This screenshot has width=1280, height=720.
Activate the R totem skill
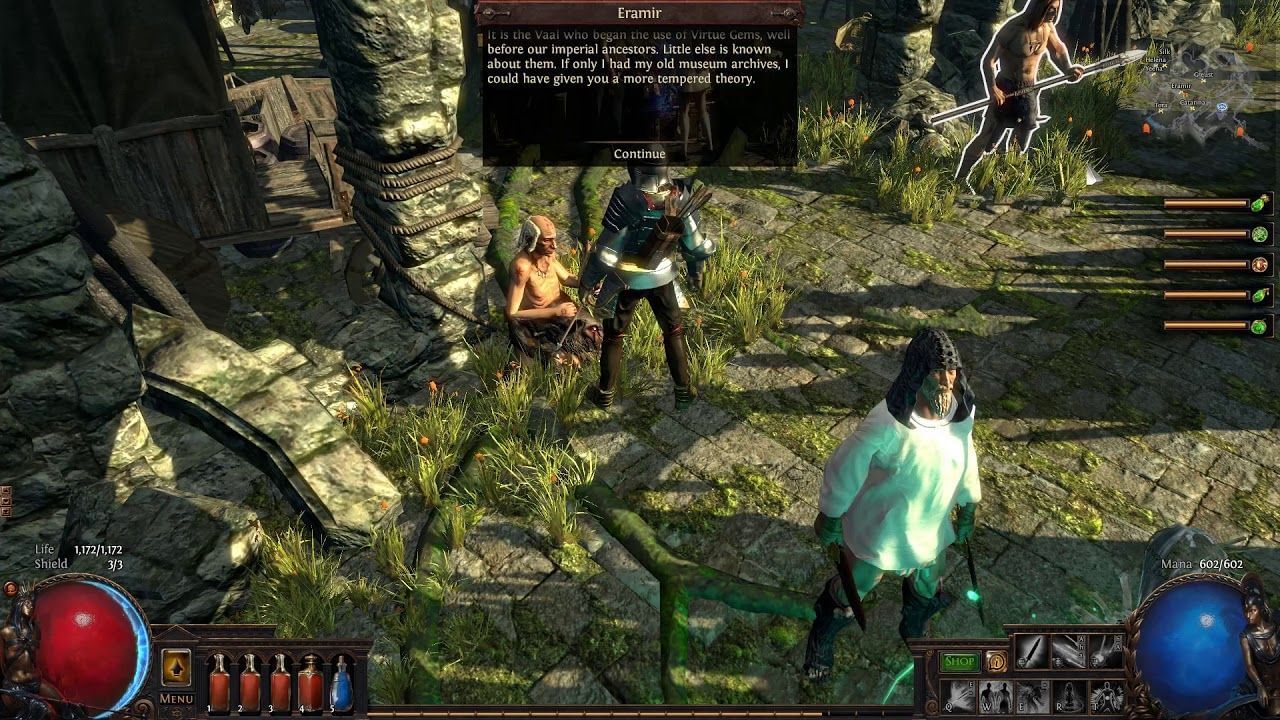1069,695
